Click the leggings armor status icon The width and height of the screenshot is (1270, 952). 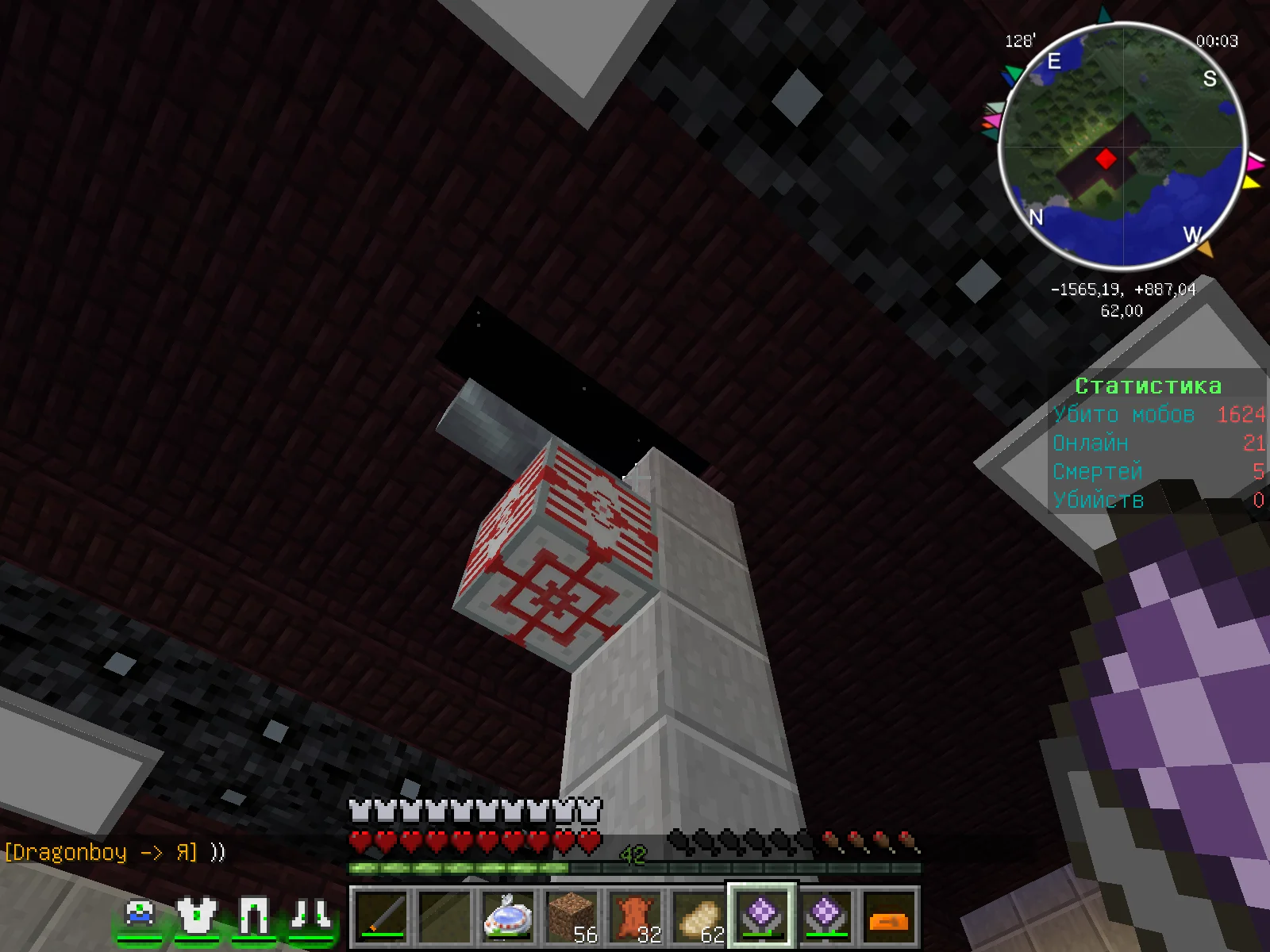pyautogui.click(x=253, y=916)
